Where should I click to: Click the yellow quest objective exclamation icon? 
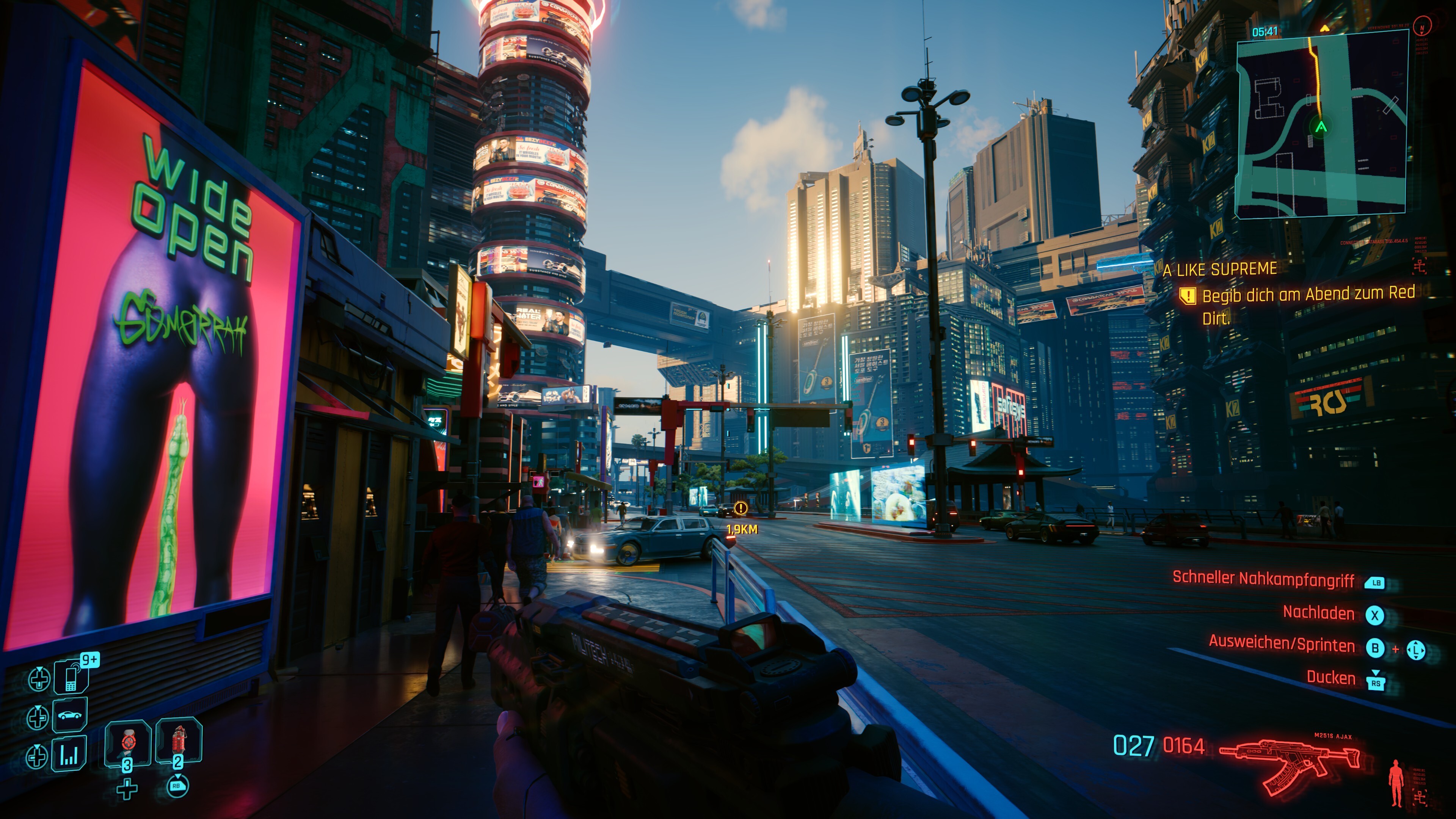coord(1188,296)
